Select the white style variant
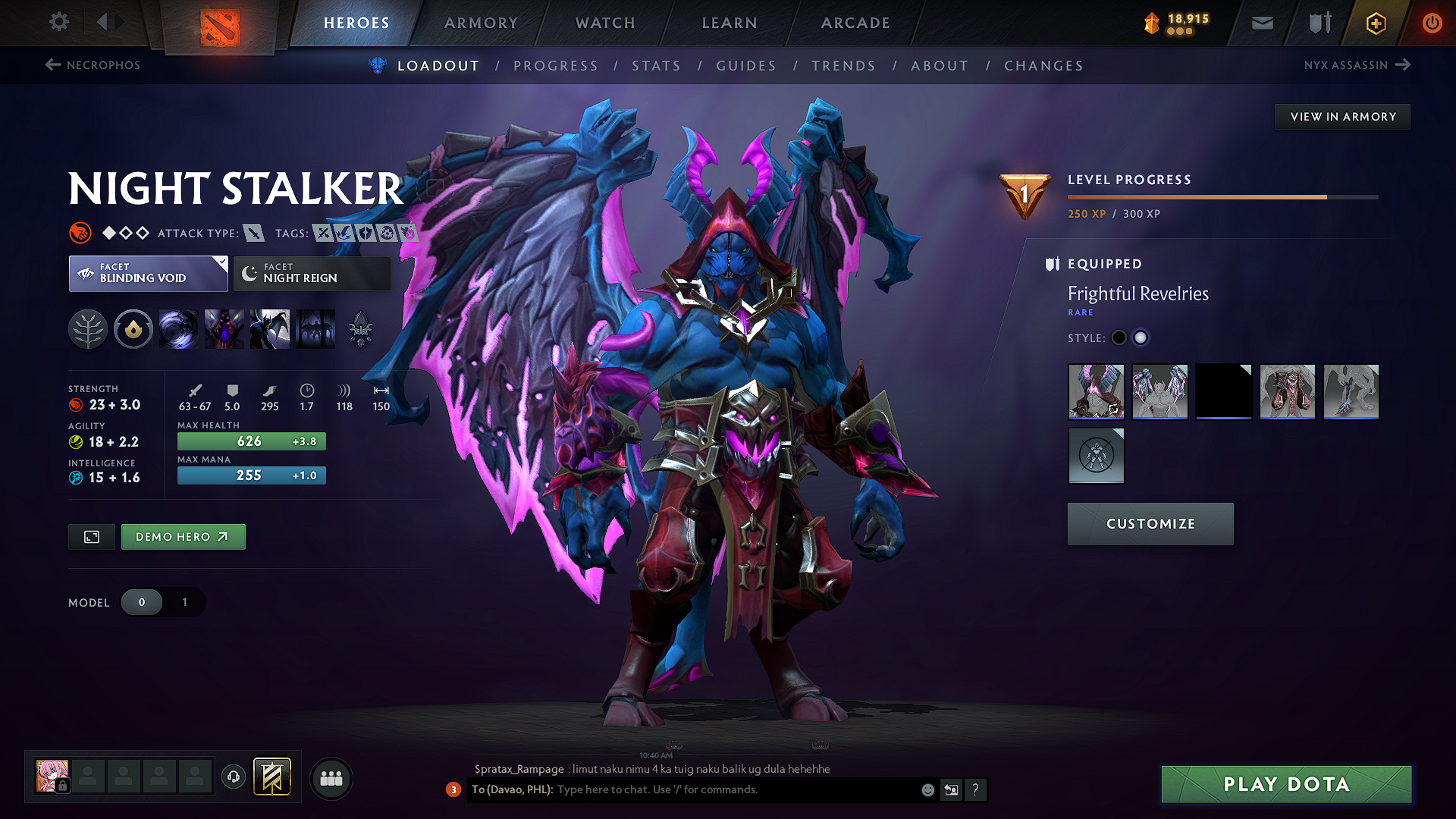 point(1141,337)
